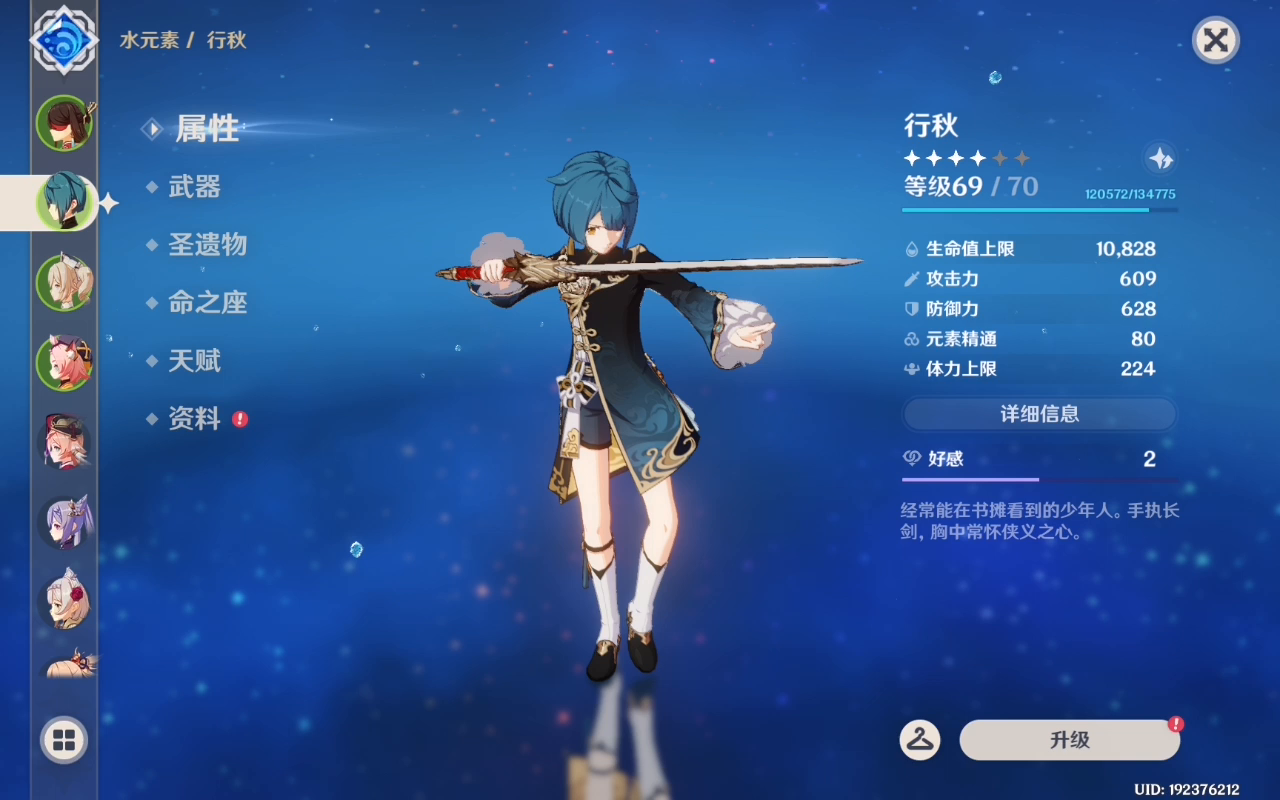Select the 属性 attributes menu entry

coord(207,130)
